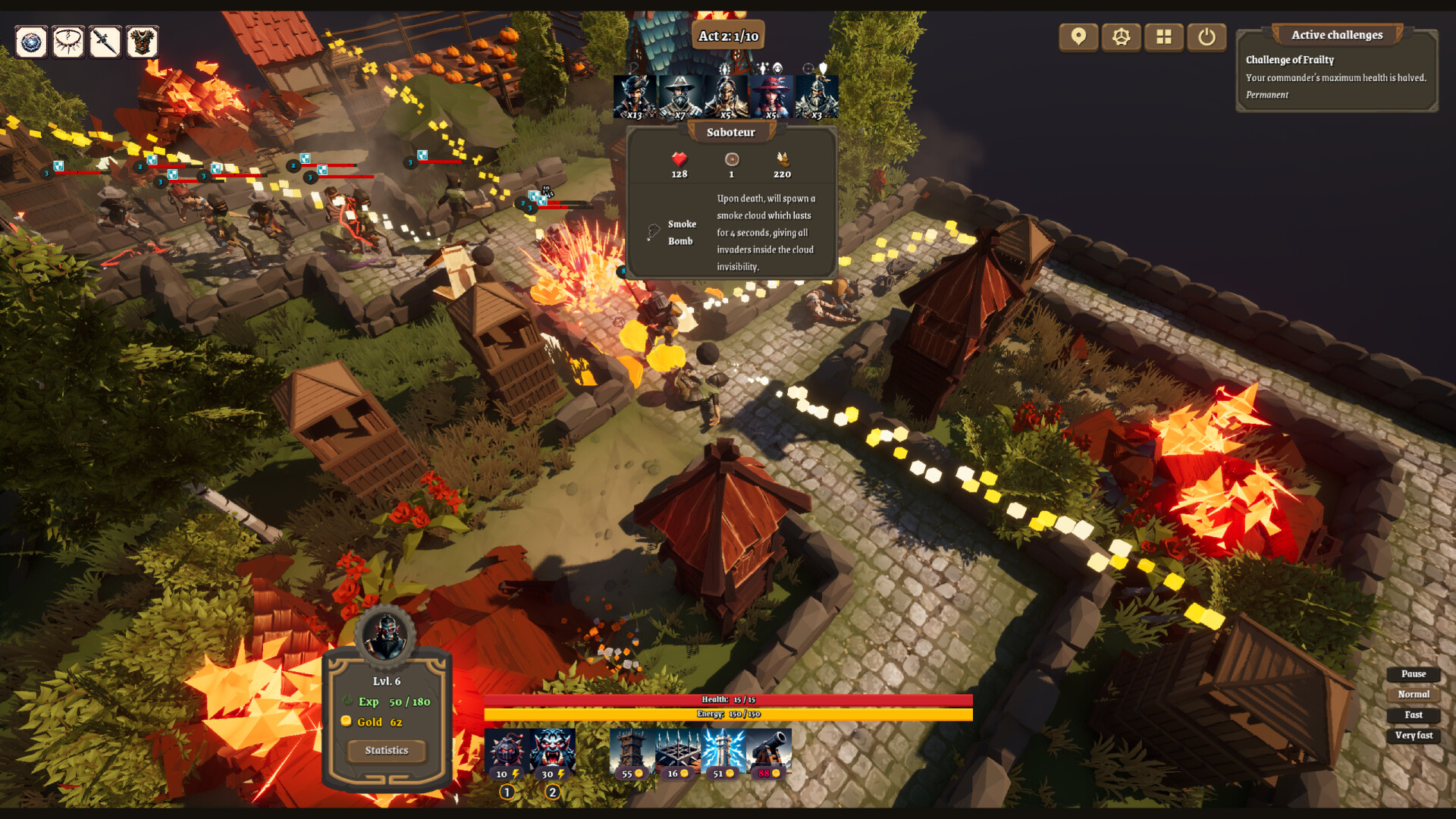Open the map location button
Image resolution: width=1456 pixels, height=819 pixels.
1078,36
